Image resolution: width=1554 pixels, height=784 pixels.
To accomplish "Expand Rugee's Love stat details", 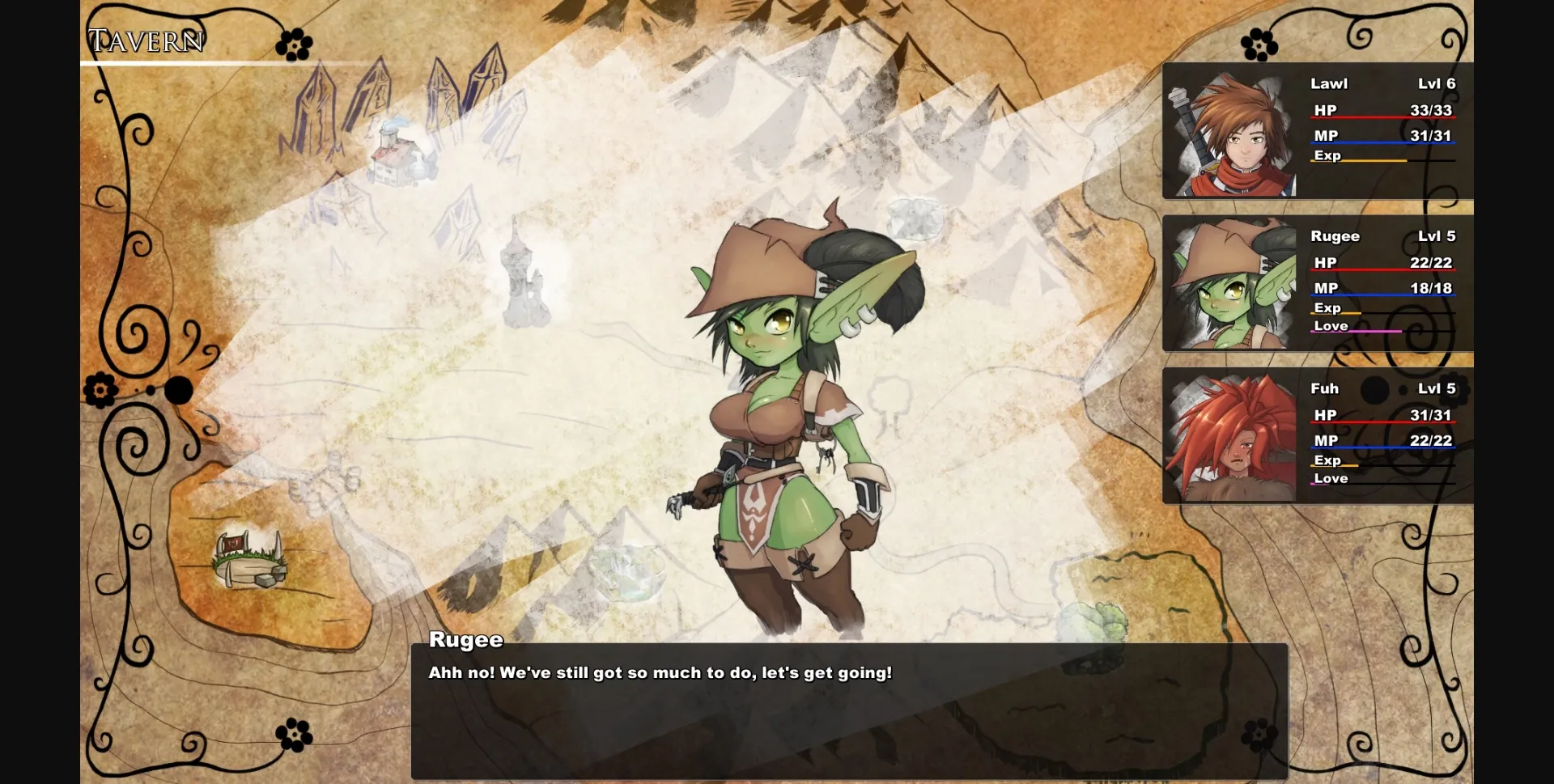I will [1333, 326].
